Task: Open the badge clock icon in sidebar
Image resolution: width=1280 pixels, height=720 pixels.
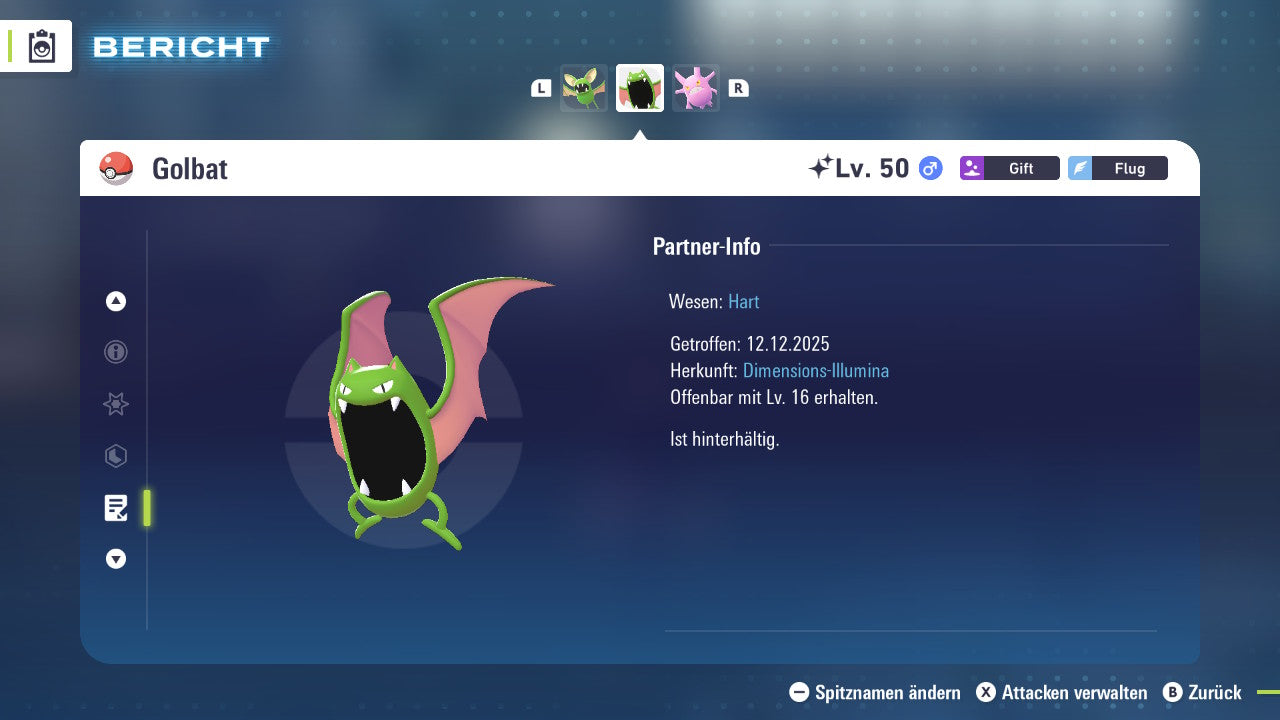Action: click(x=115, y=456)
